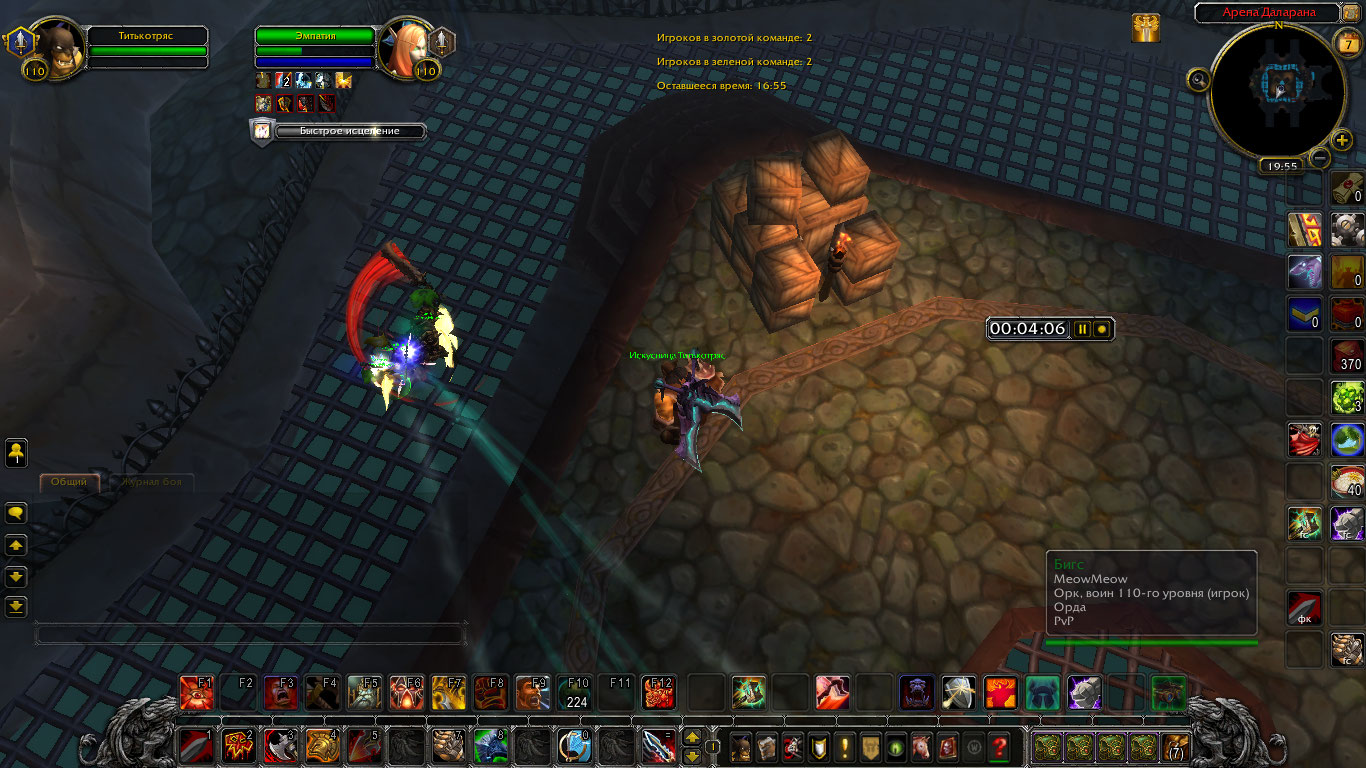Switch to the Общий chat tab
This screenshot has height=768, width=1366.
click(69, 482)
